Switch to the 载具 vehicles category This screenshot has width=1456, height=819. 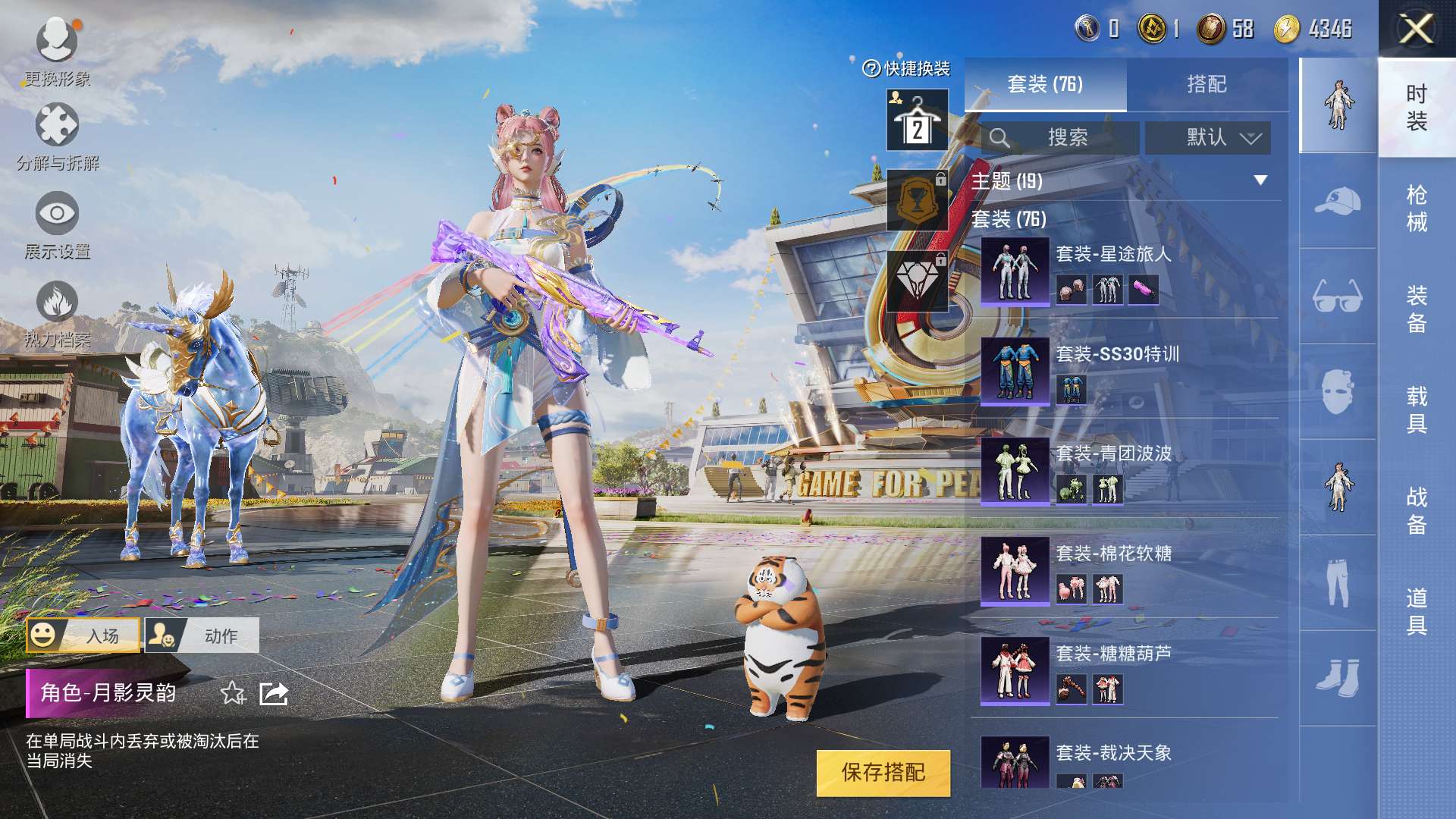(1416, 409)
